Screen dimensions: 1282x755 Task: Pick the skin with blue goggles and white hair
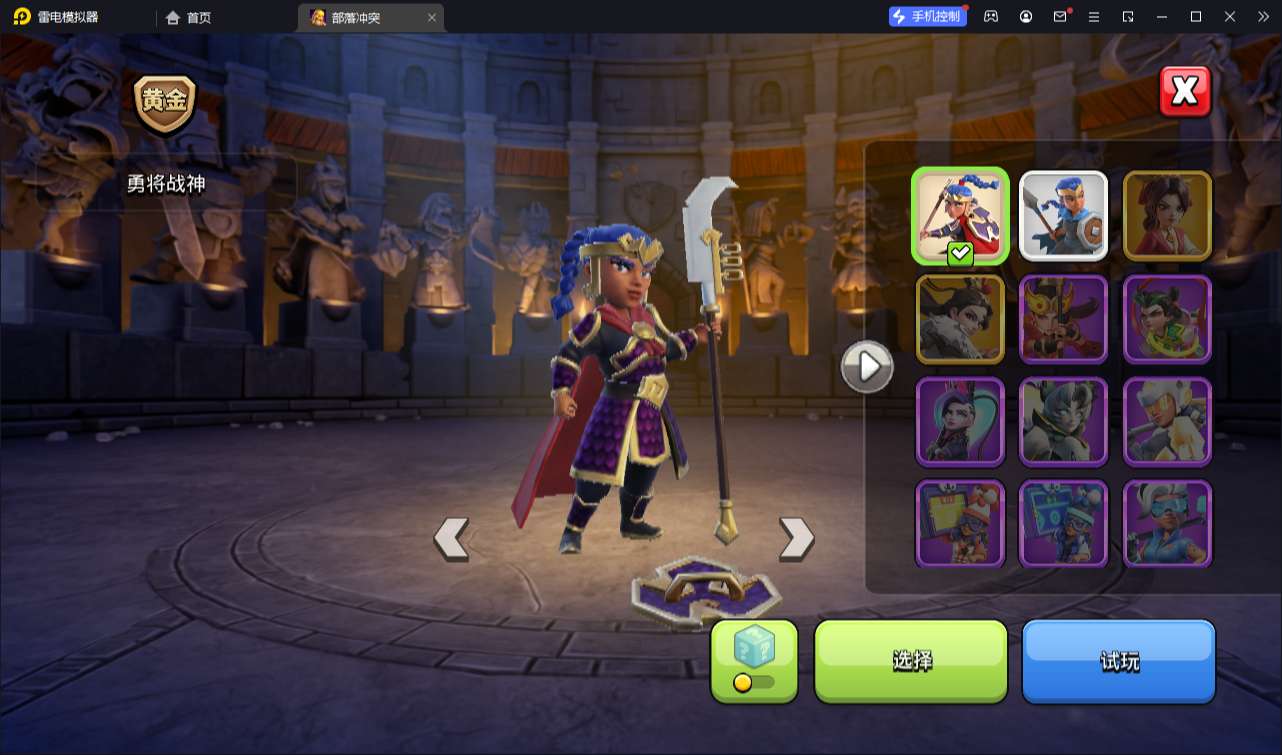tap(1167, 524)
